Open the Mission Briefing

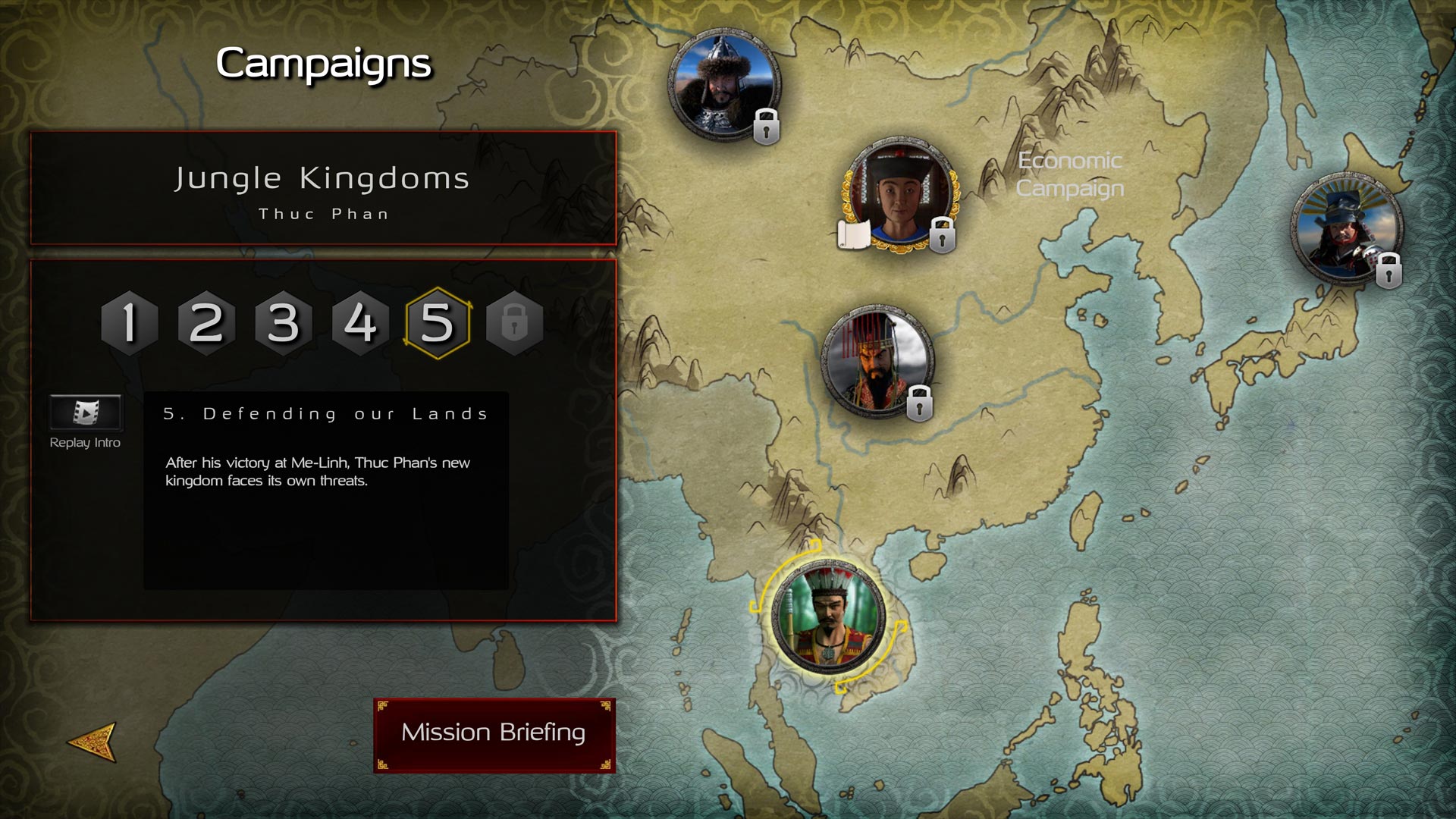click(x=494, y=734)
